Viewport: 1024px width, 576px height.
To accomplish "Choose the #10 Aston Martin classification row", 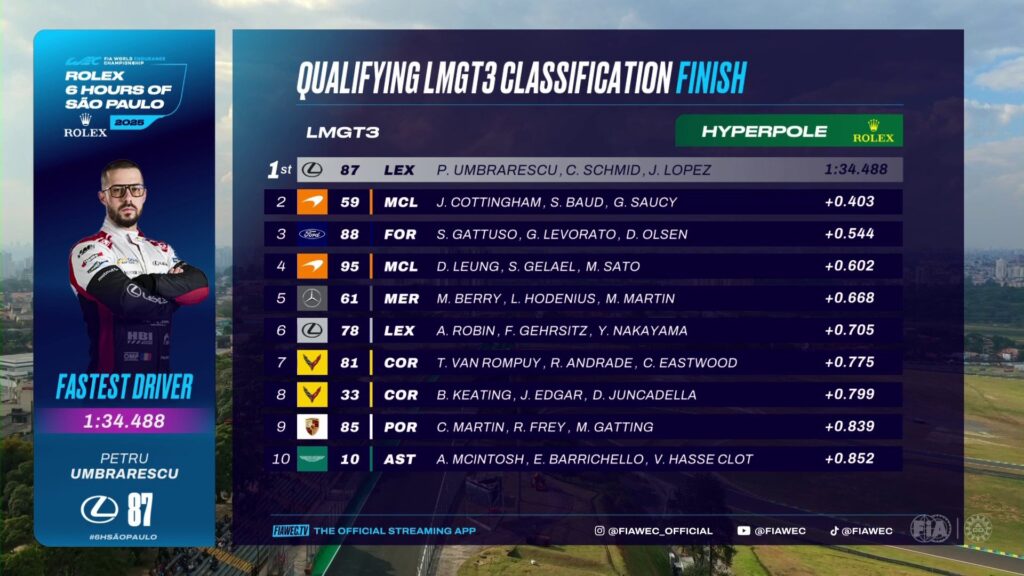I will [585, 459].
